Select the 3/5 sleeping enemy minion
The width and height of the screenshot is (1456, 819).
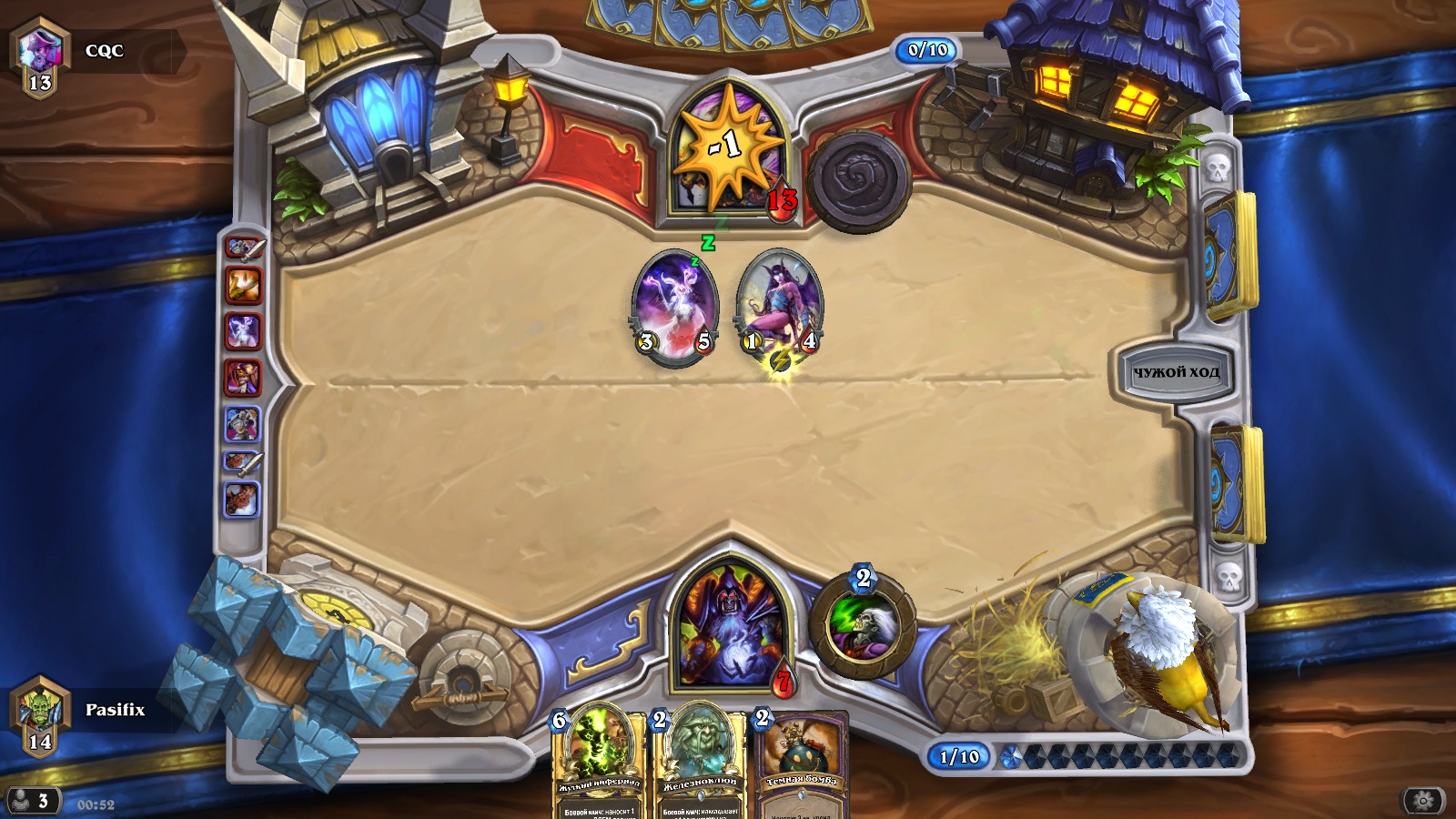pyautogui.click(x=674, y=307)
